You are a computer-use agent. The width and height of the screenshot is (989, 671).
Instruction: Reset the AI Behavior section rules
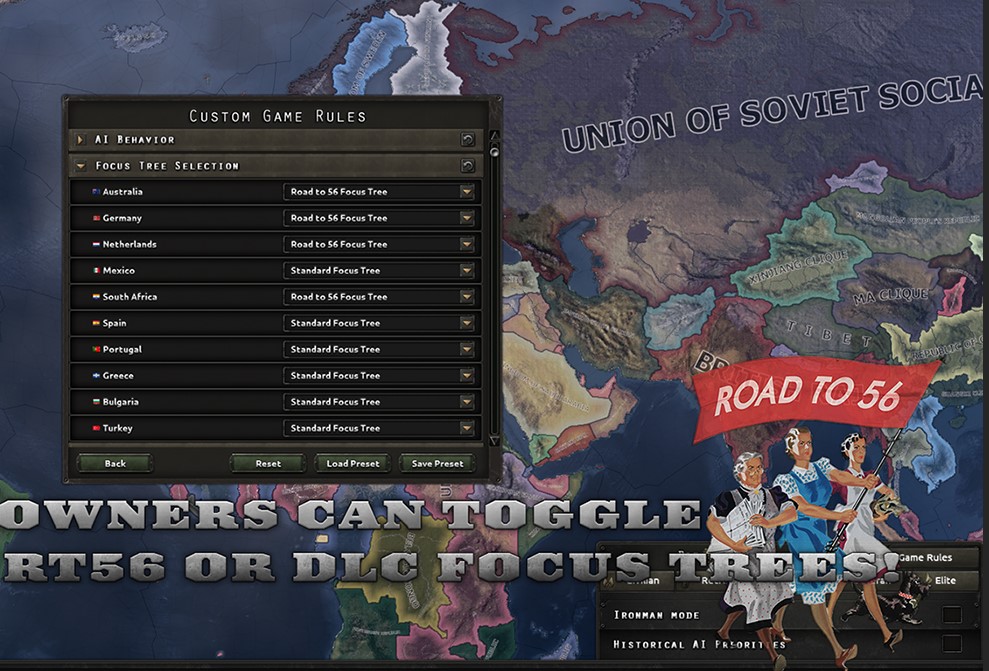click(x=467, y=140)
